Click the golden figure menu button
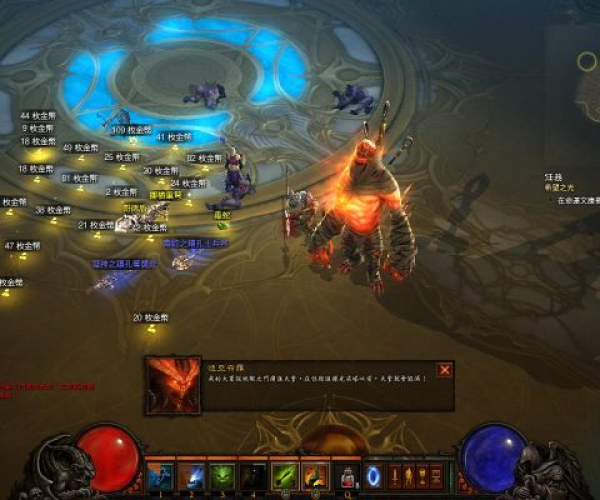The width and height of the screenshot is (600, 500). [x=408, y=475]
